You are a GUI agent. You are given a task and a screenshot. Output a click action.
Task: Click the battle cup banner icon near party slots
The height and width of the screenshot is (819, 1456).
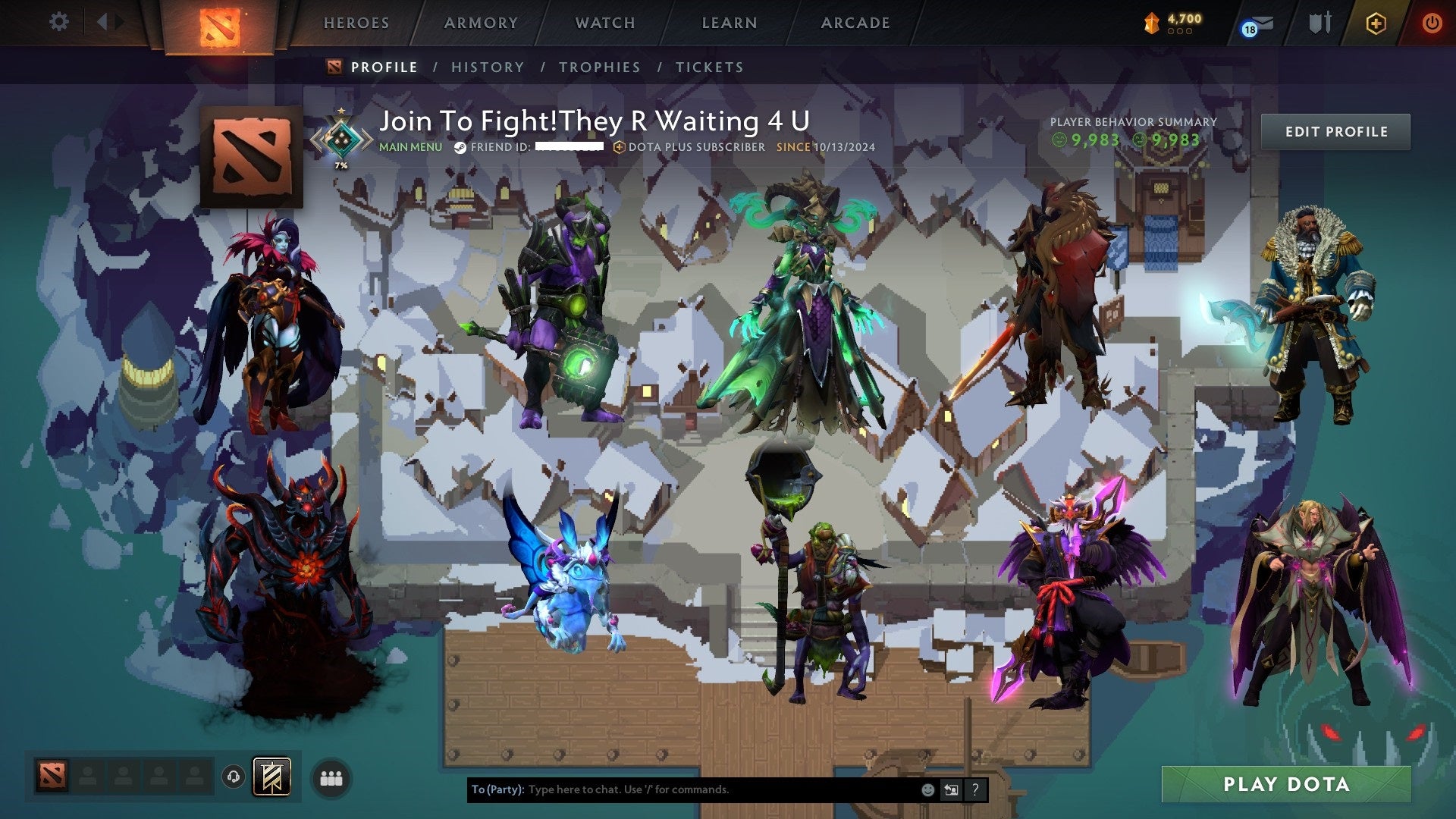coord(272,776)
